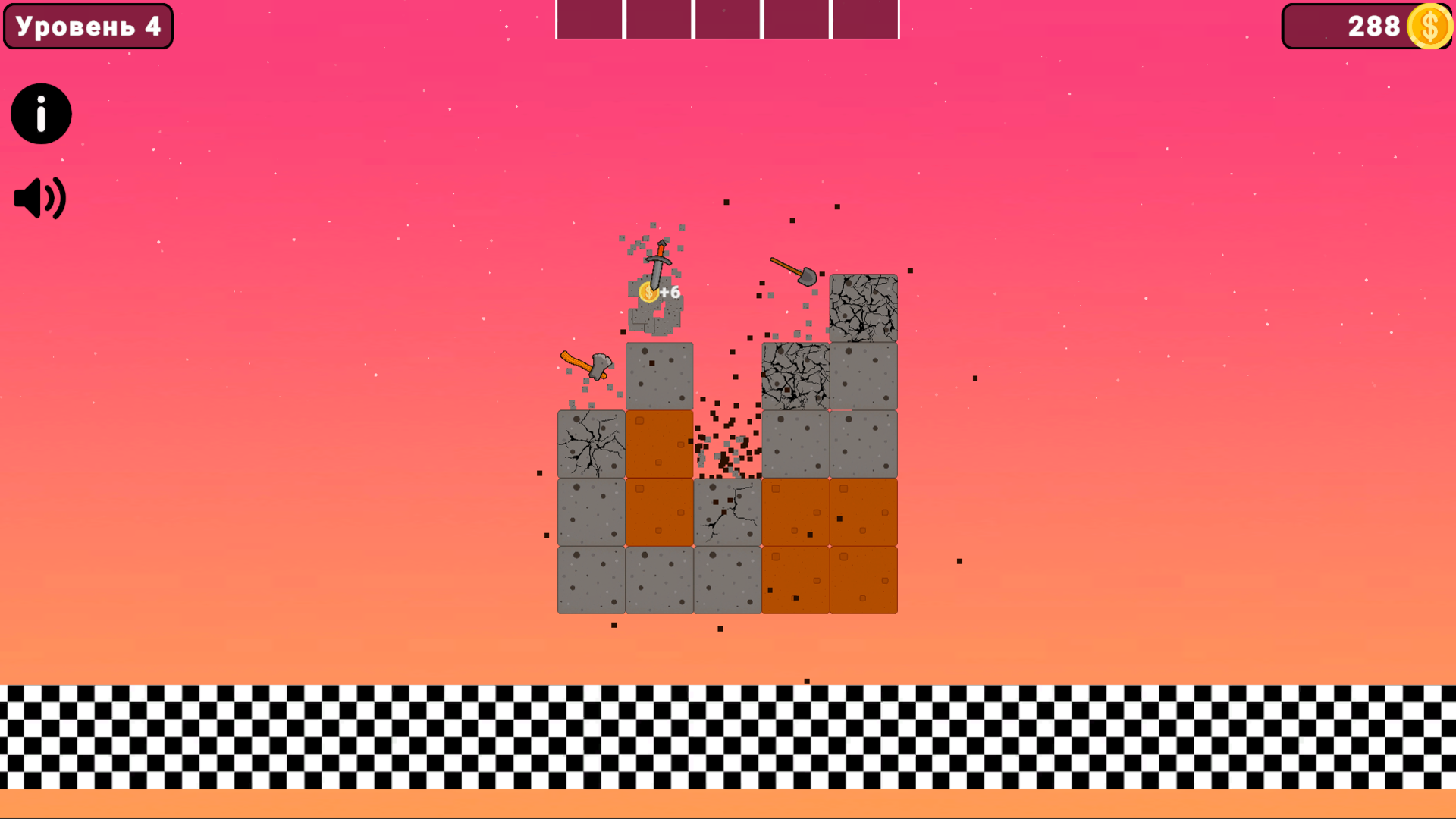
Task: Click the heavily cracked block below the shovel
Action: tap(795, 375)
